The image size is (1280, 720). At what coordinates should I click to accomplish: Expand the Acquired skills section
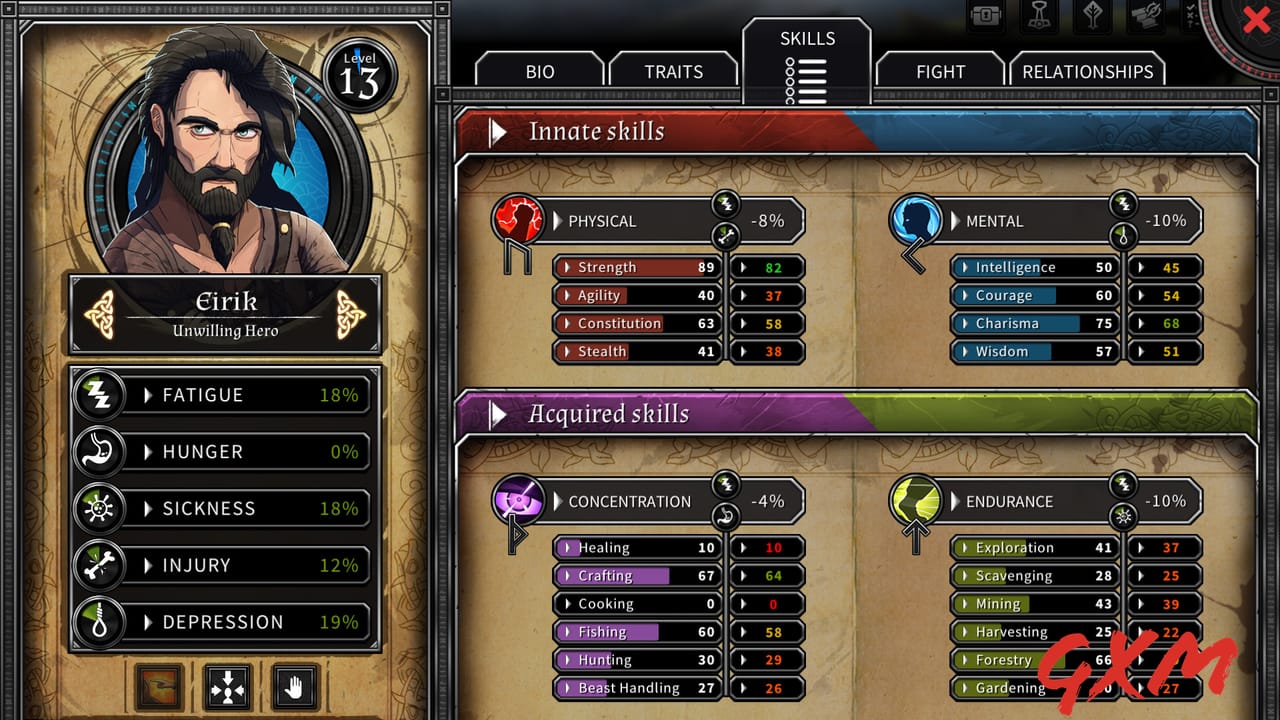497,411
